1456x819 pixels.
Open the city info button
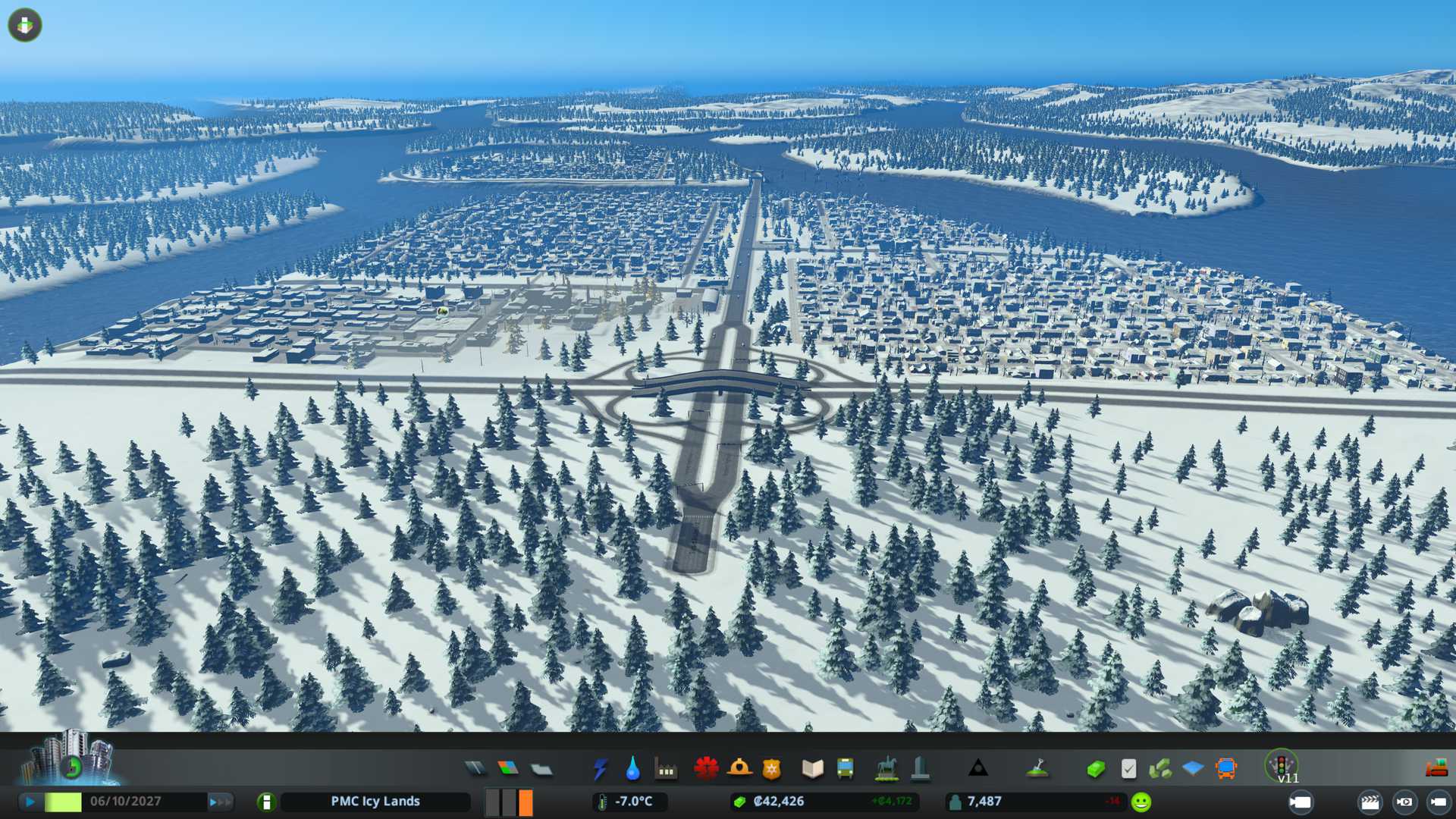(266, 802)
